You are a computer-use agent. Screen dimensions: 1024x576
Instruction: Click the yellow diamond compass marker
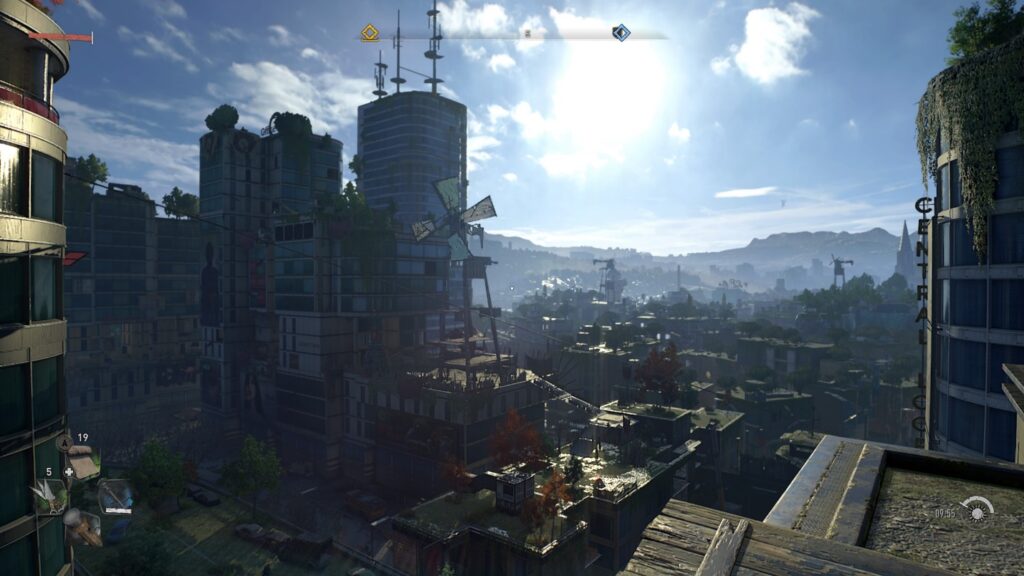click(x=370, y=33)
